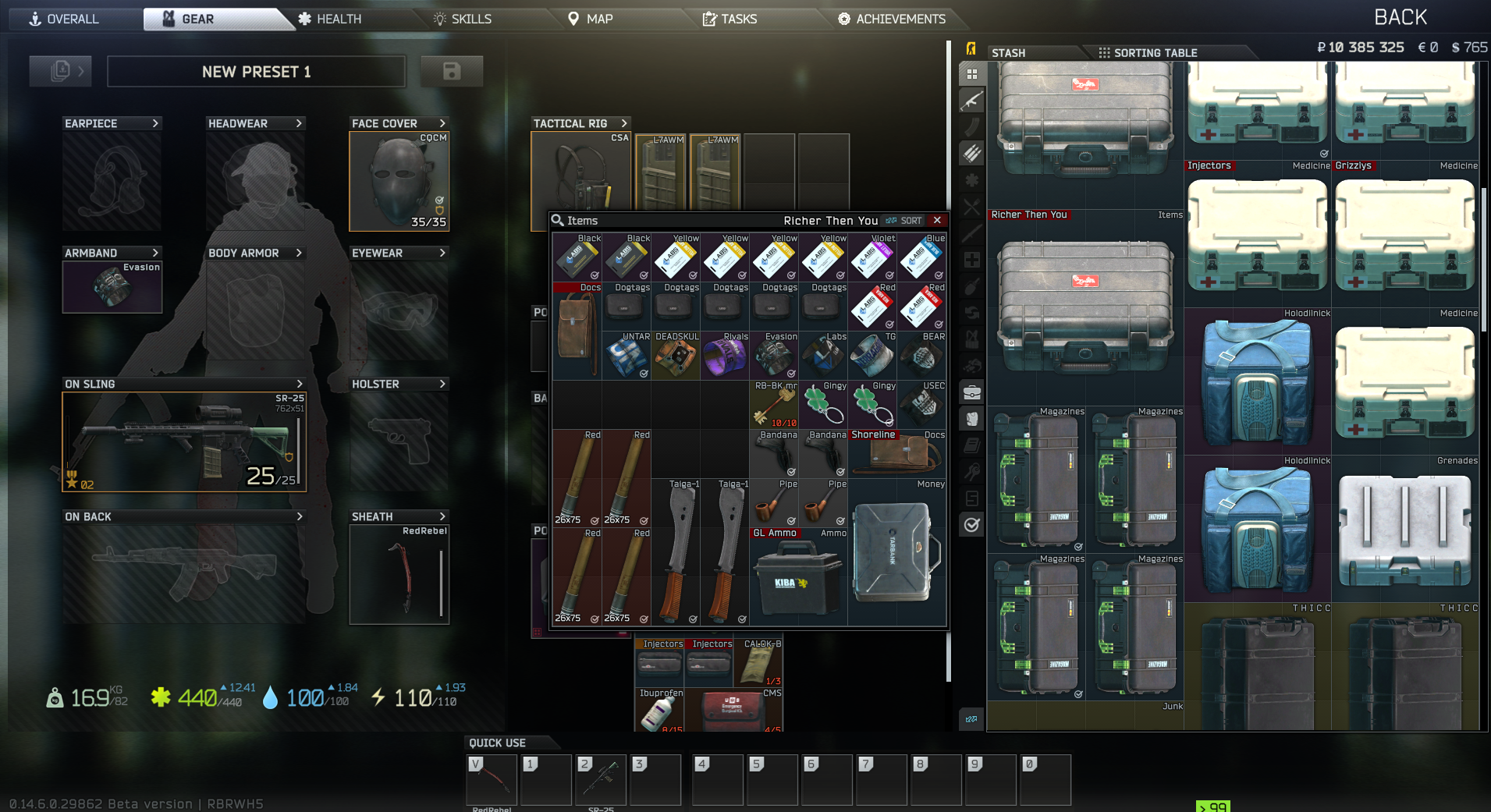Switch to the Skills tab

coord(463,19)
